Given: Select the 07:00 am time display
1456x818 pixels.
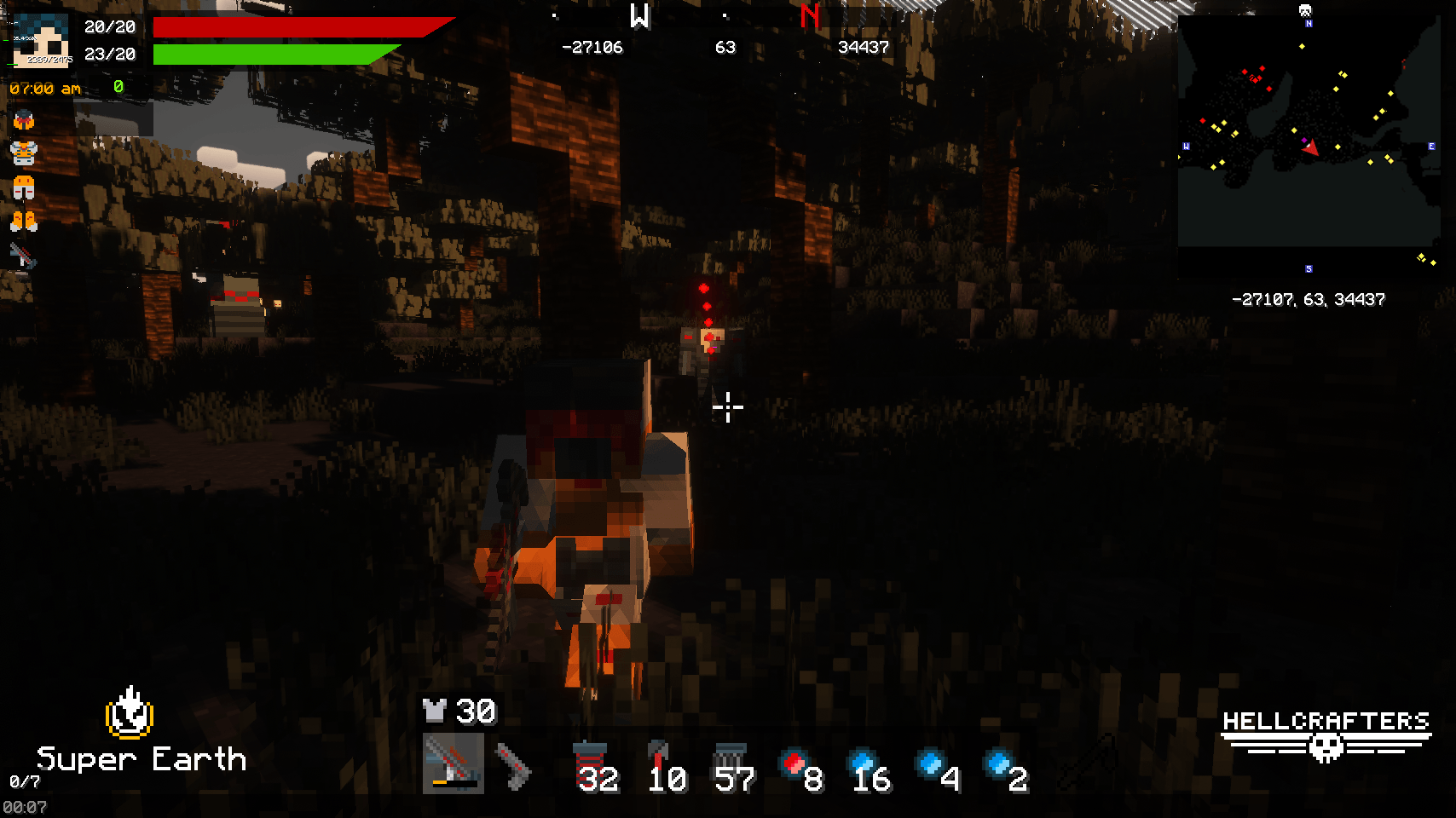Looking at the screenshot, I should pos(44,87).
